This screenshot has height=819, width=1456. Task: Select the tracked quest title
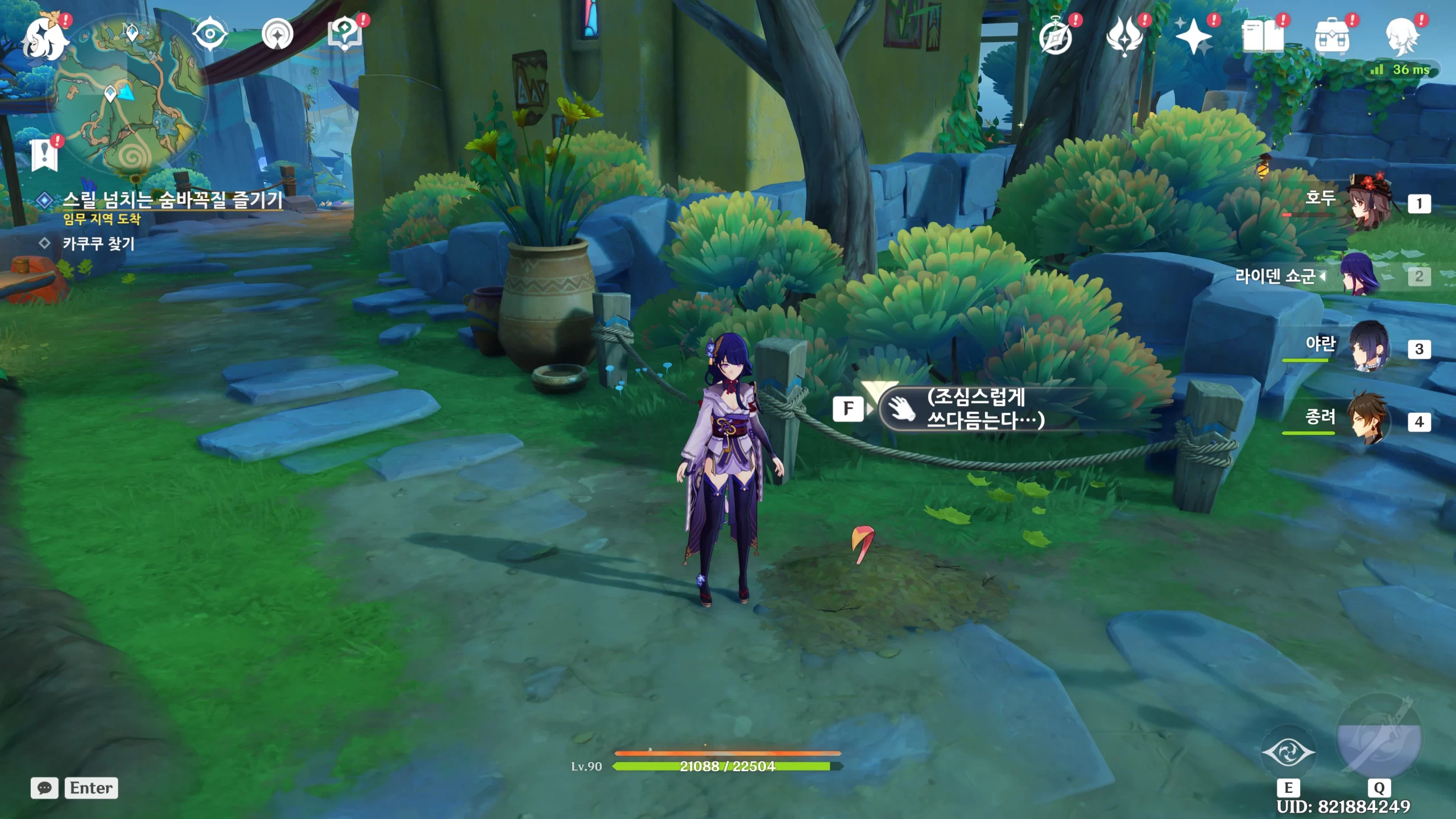172,200
